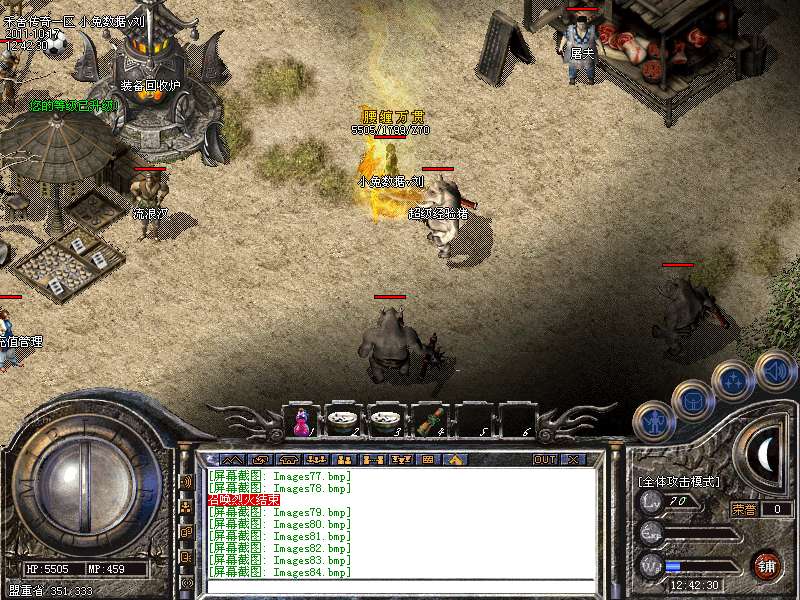800x600 pixels.
Task: Open the skills round button with four stars
Action: [732, 380]
